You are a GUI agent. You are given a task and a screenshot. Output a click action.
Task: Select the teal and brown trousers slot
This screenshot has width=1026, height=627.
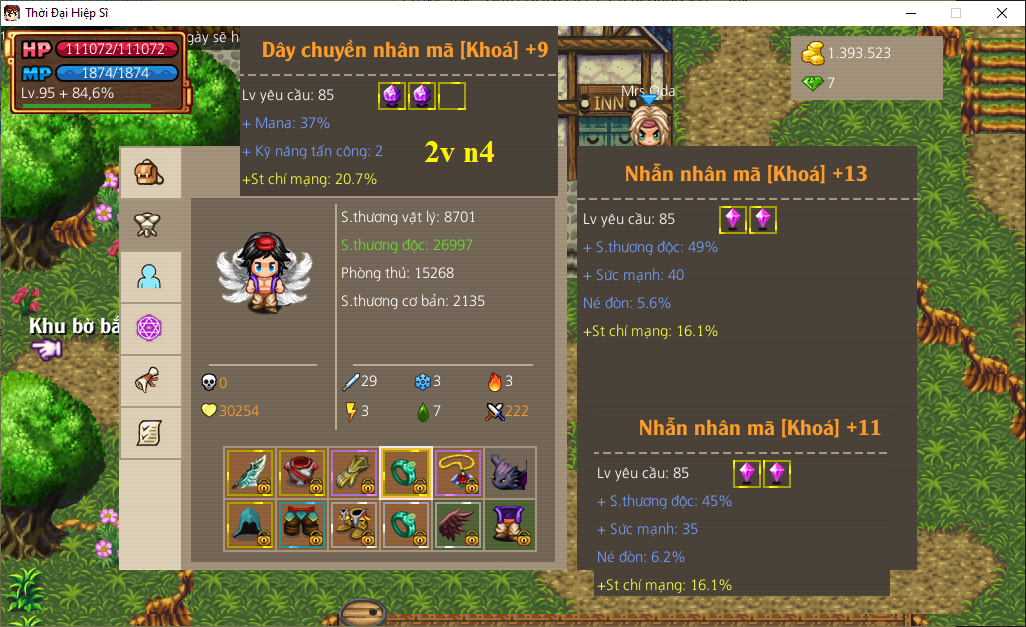(x=302, y=525)
